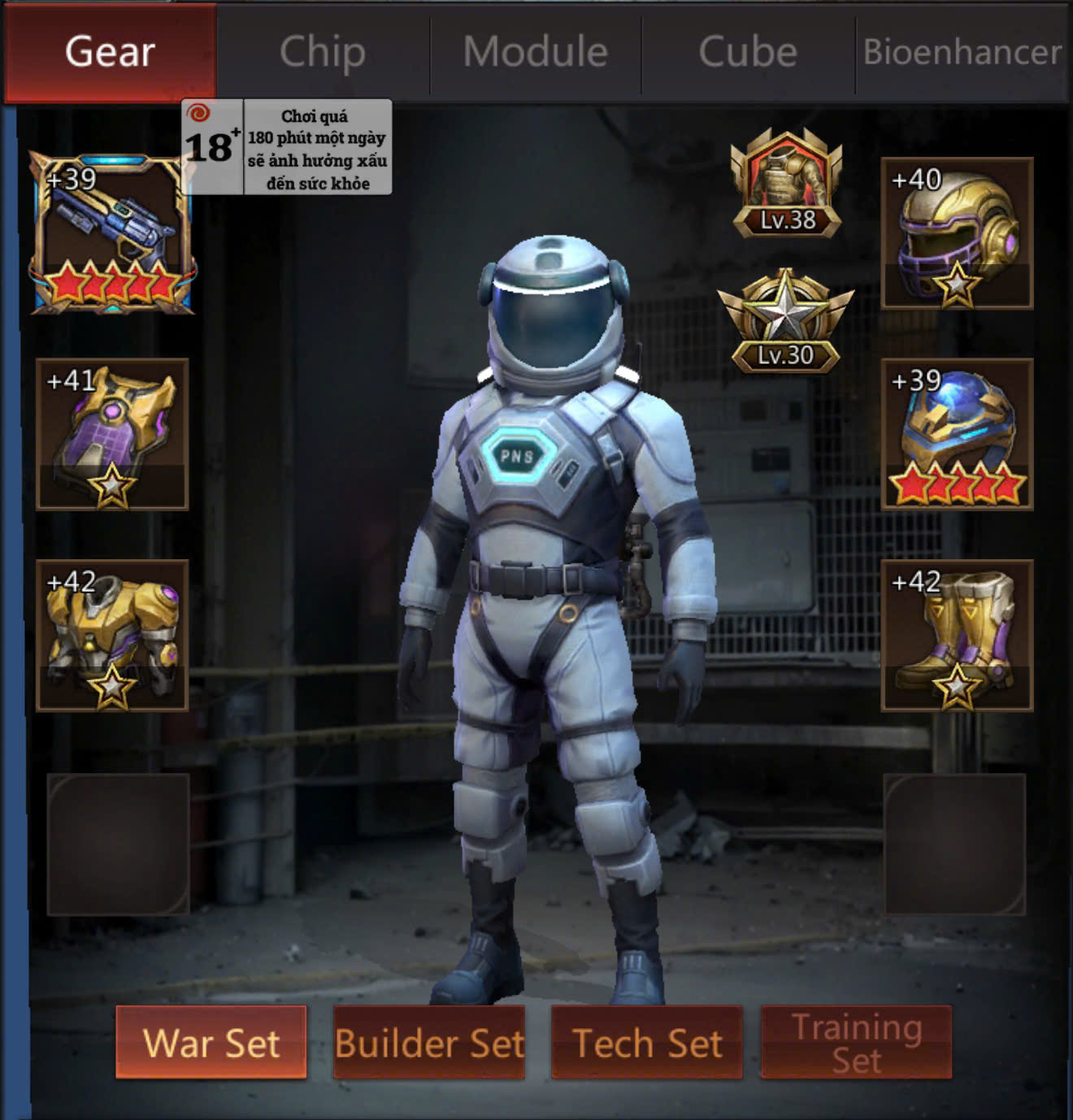Tap the Lv.38 armor badge
This screenshot has width=1073, height=1120.
coord(786,184)
